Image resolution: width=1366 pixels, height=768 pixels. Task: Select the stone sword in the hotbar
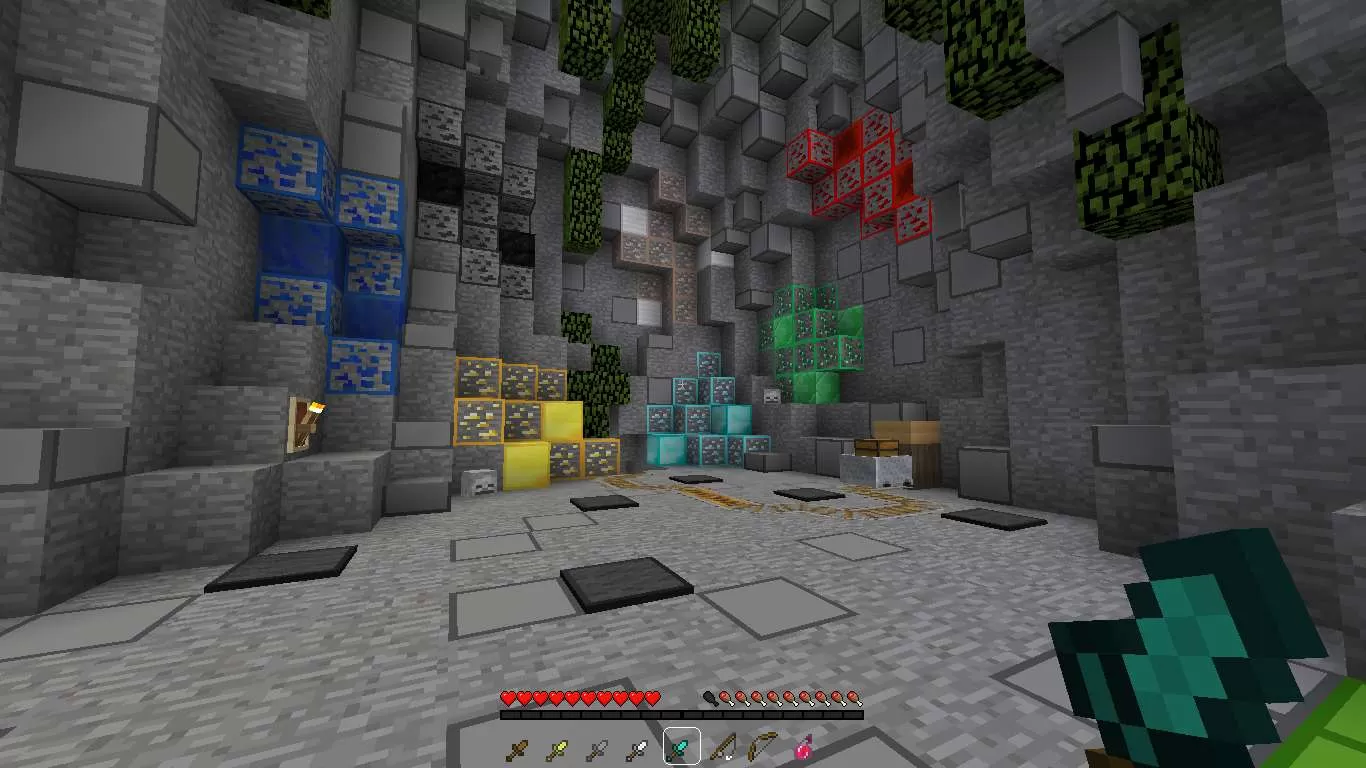pos(597,748)
